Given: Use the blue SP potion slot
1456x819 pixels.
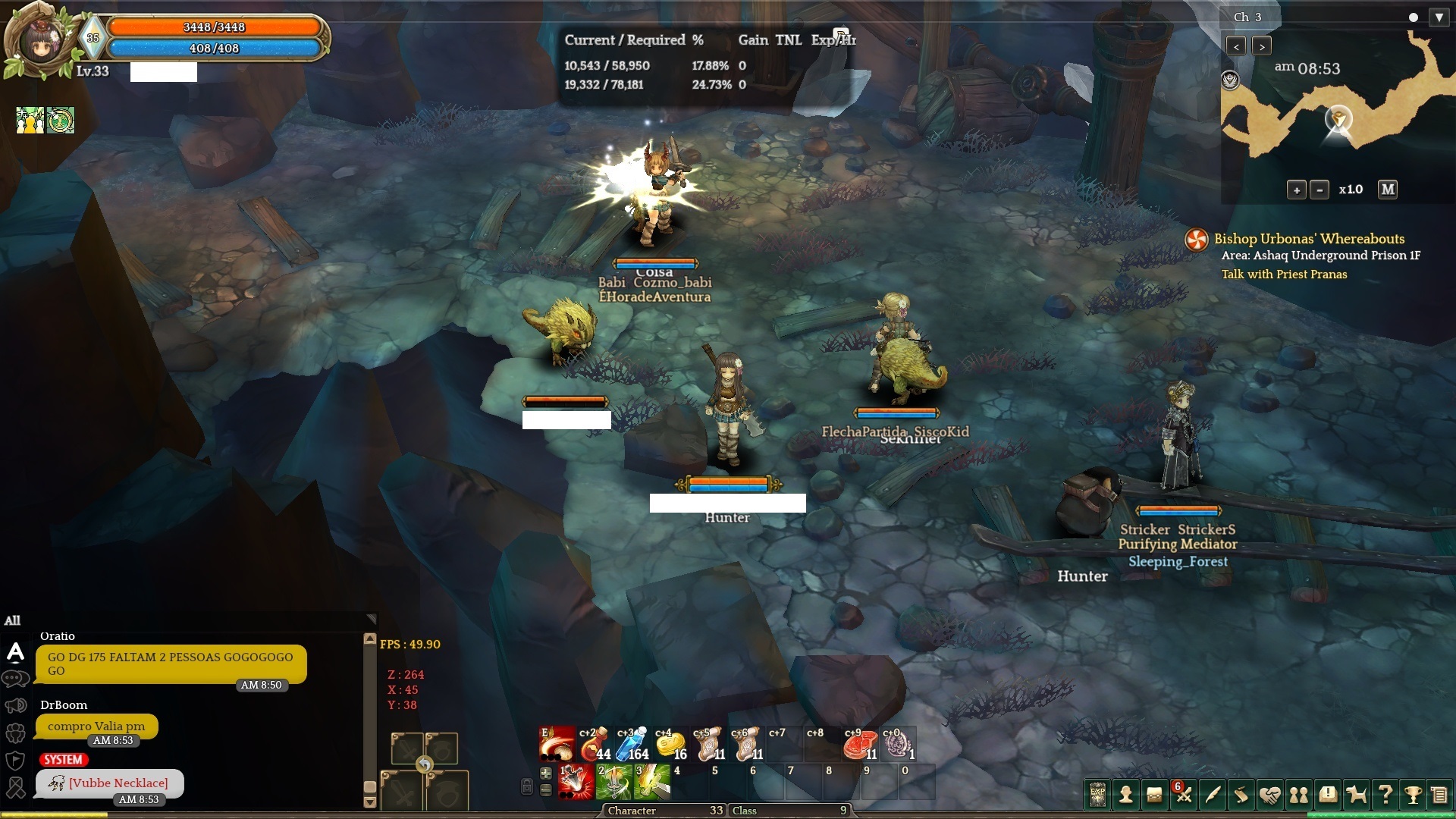Looking at the screenshot, I should click(x=632, y=744).
